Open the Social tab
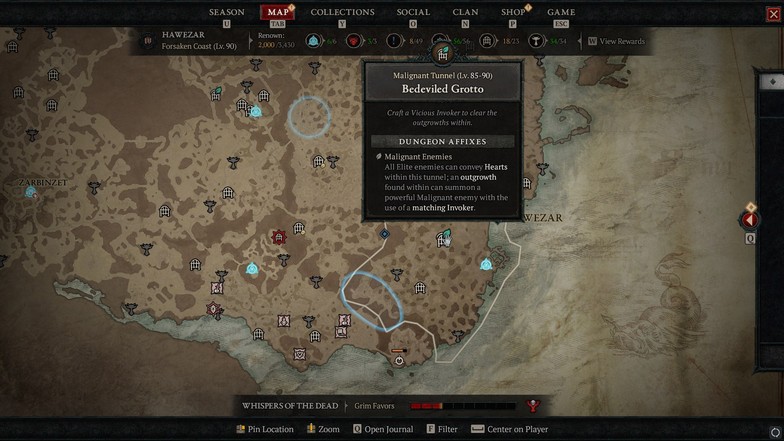The height and width of the screenshot is (441, 784). tap(413, 12)
